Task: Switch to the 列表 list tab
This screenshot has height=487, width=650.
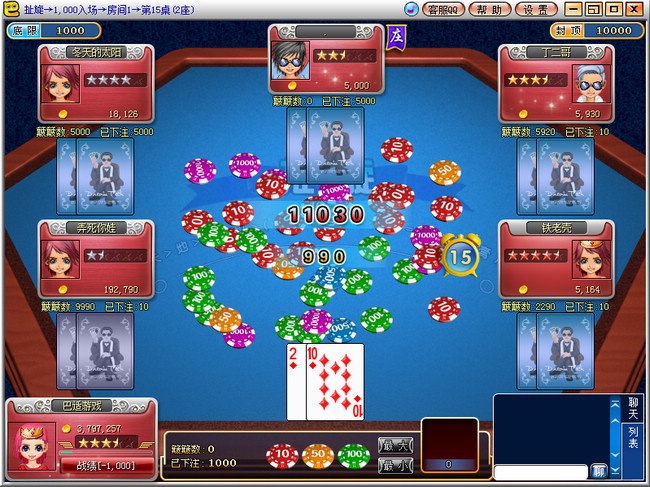Action: click(x=632, y=437)
